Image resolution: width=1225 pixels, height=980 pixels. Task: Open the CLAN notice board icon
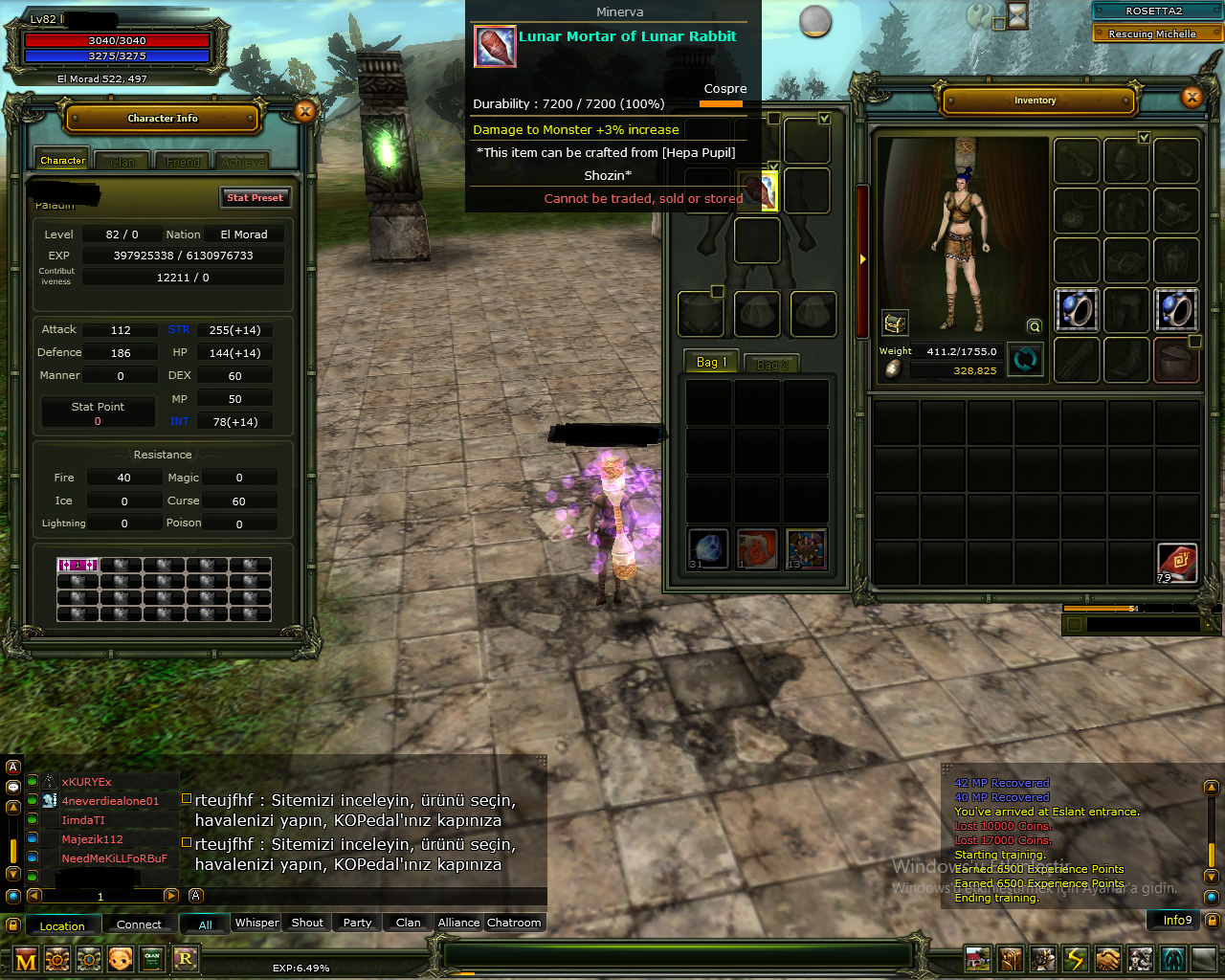pos(151,958)
